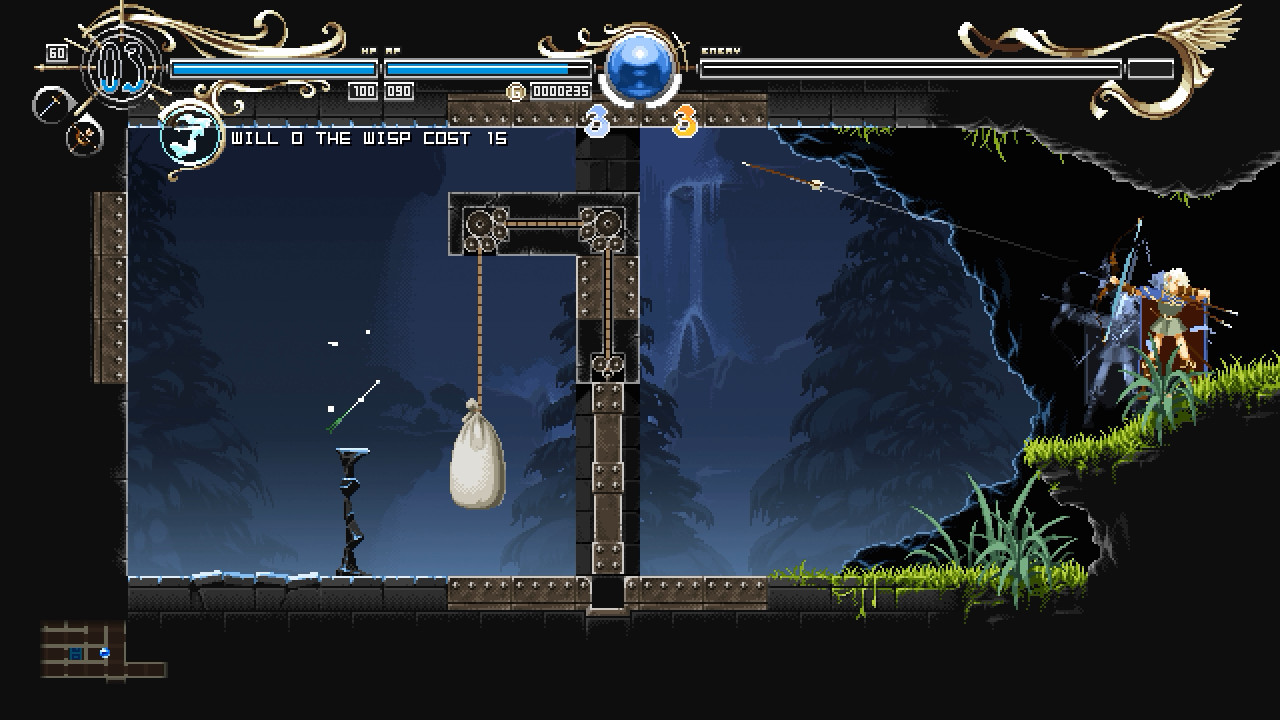Screen dimensions: 1280x720
Task: Click the bow weapon icon below the level display
Action: coord(85,140)
